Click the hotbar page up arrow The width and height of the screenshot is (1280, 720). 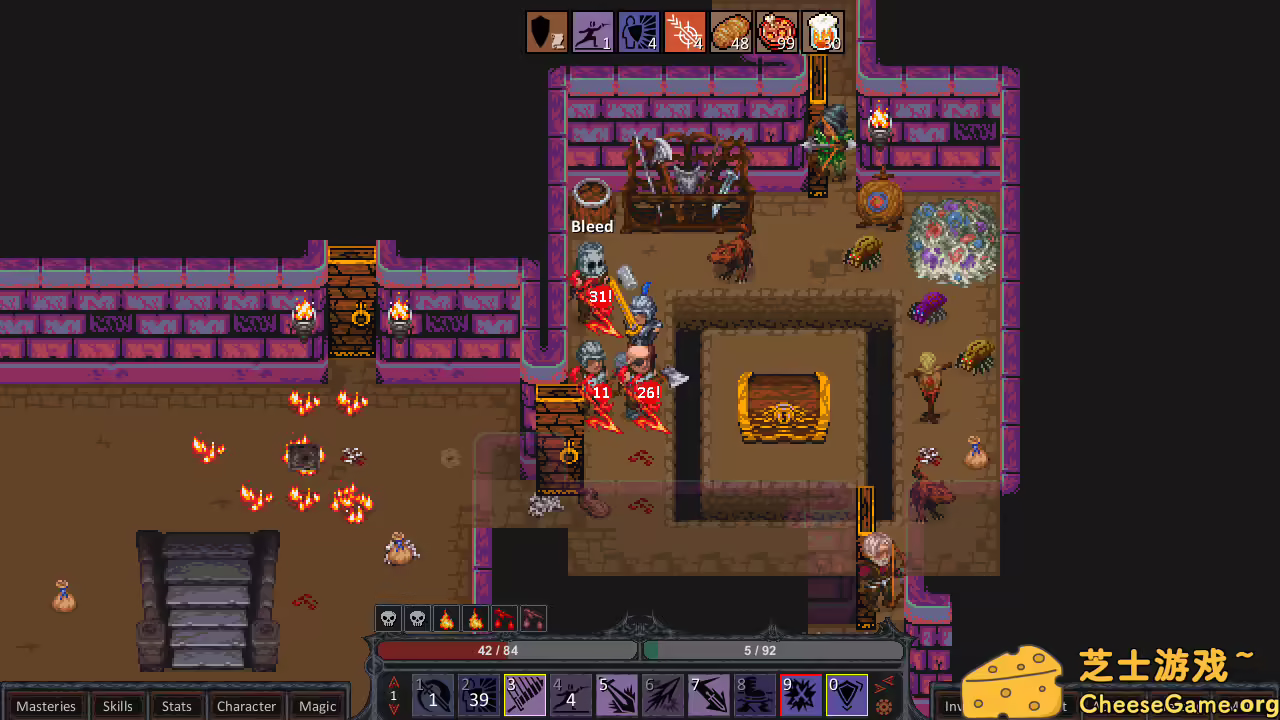393,682
